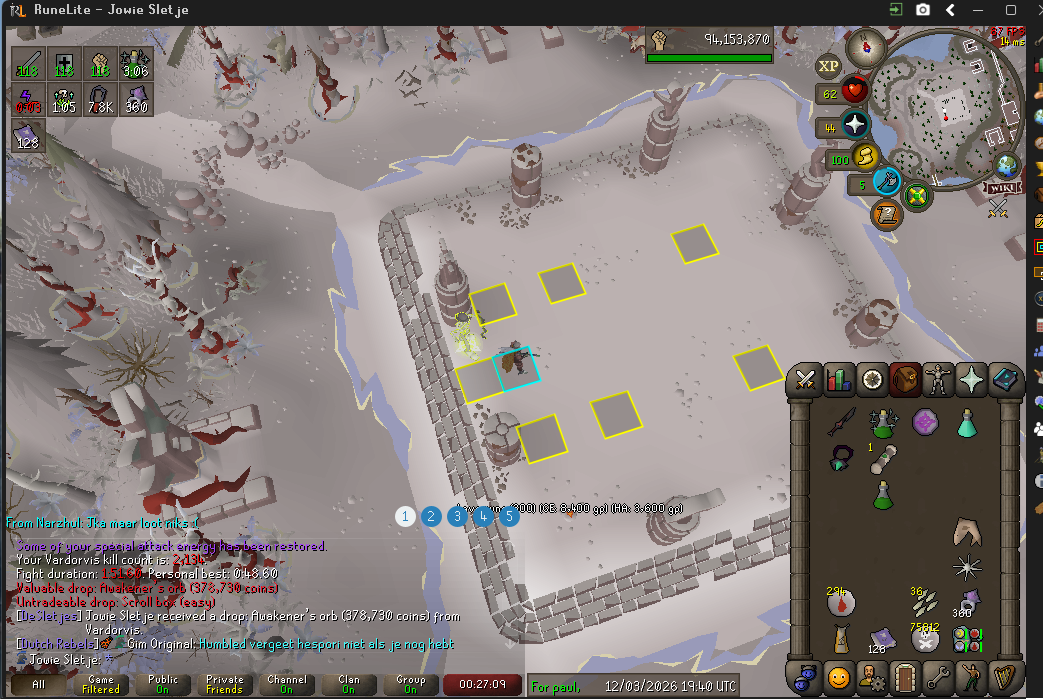Open the Combat Options tab
This screenshot has width=1043, height=699.
(x=806, y=381)
